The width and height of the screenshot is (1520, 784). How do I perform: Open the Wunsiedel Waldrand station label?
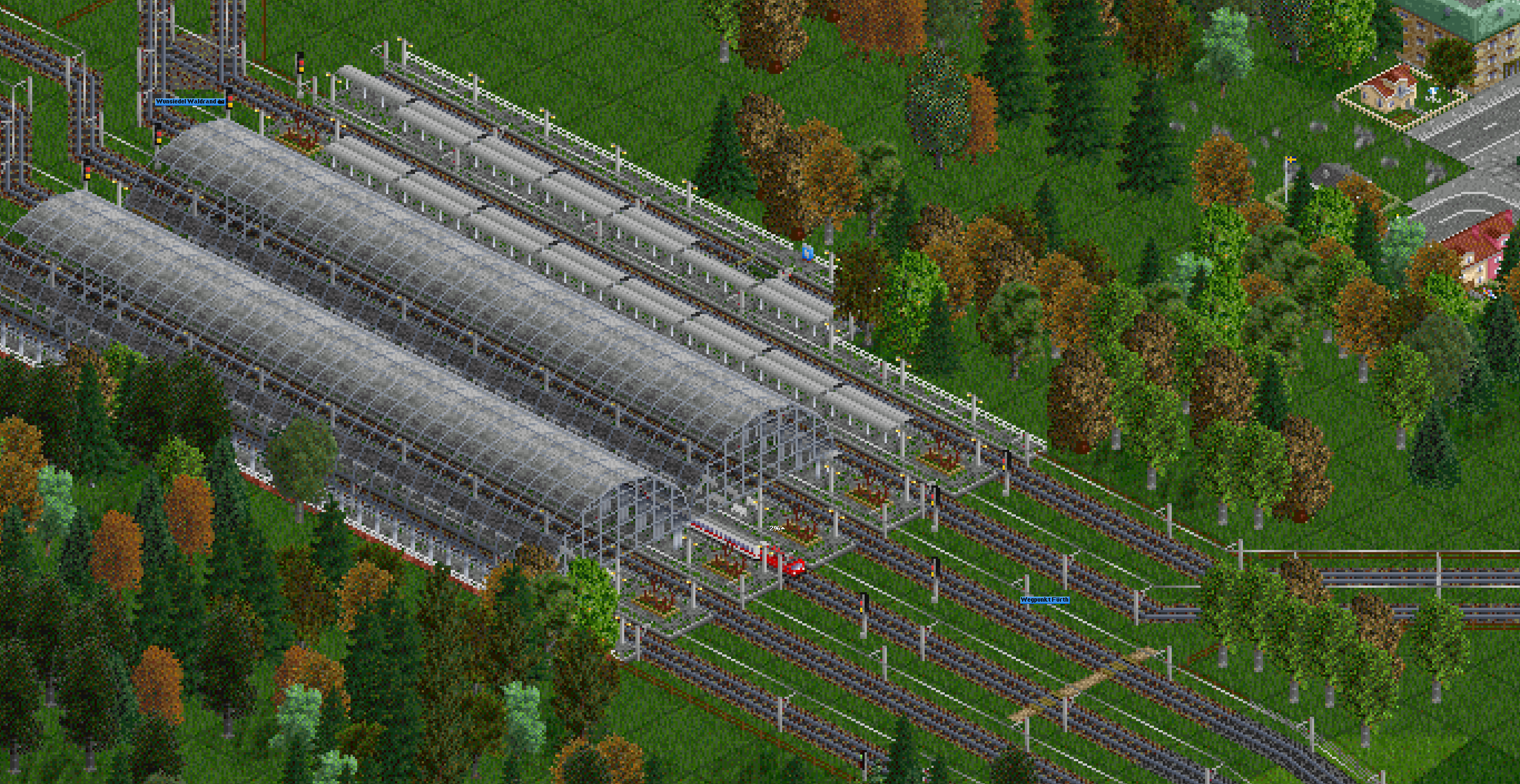click(189, 102)
